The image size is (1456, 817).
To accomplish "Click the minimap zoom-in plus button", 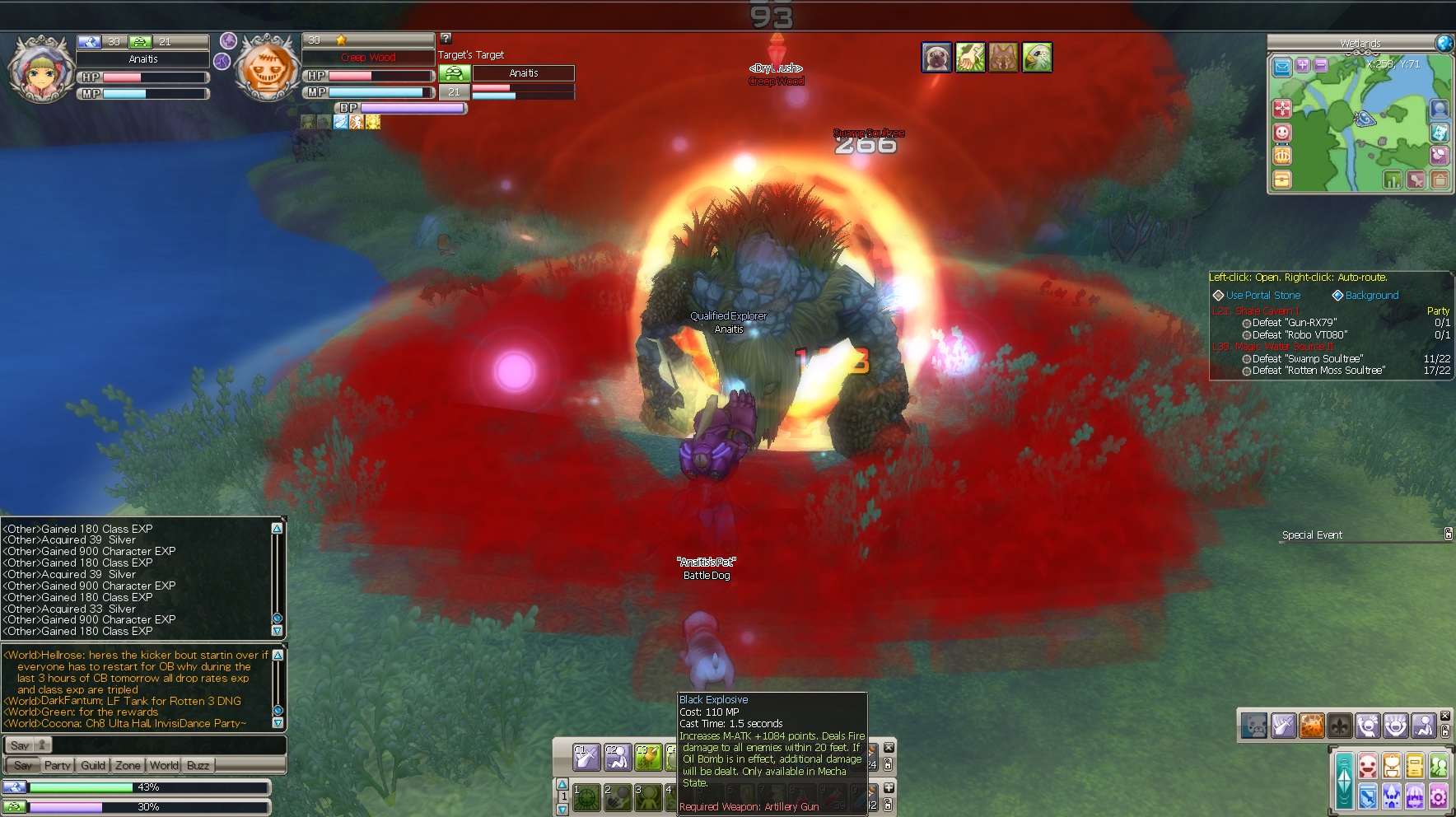I will 1302,65.
